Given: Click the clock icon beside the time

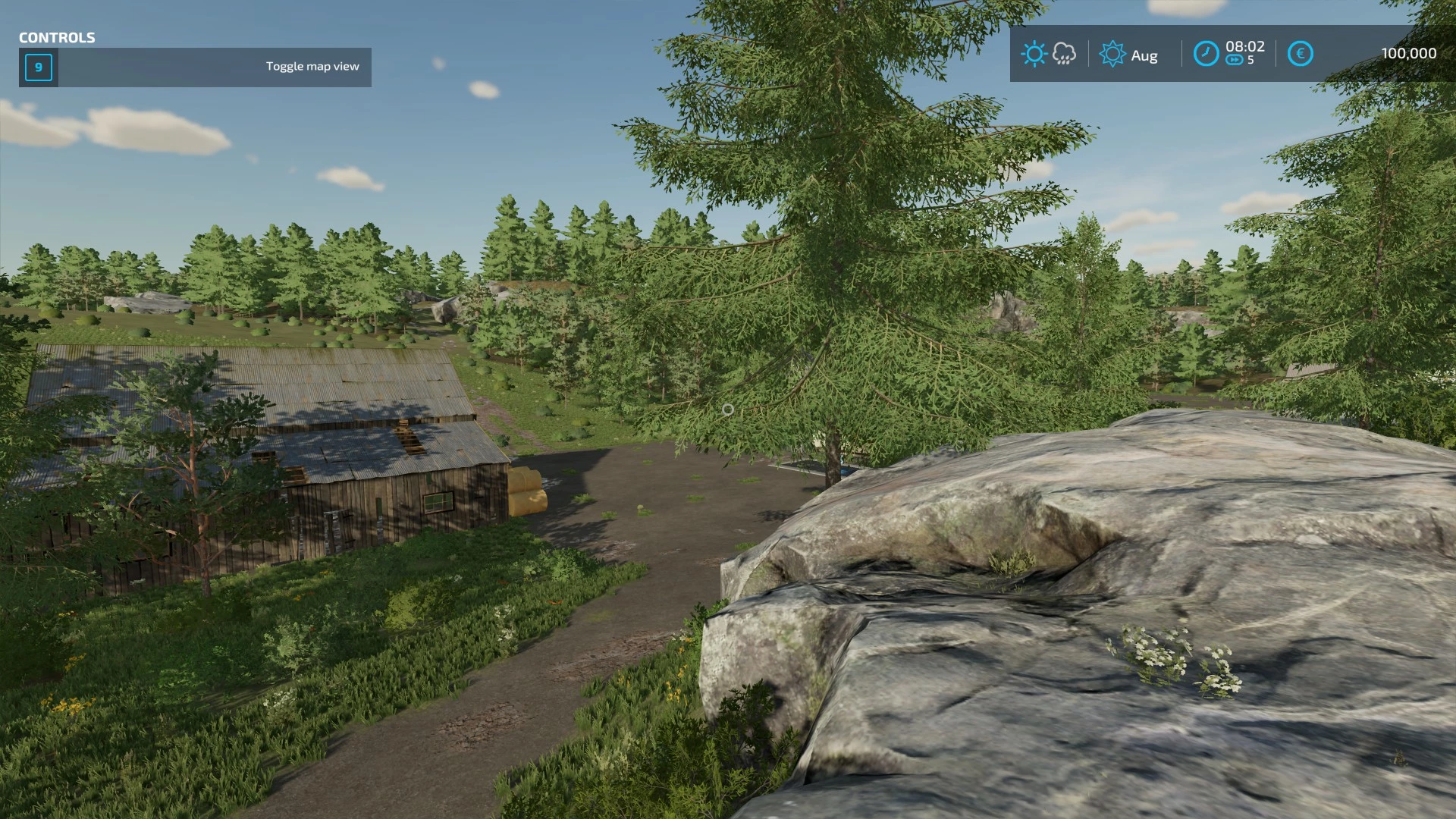Looking at the screenshot, I should [x=1206, y=54].
